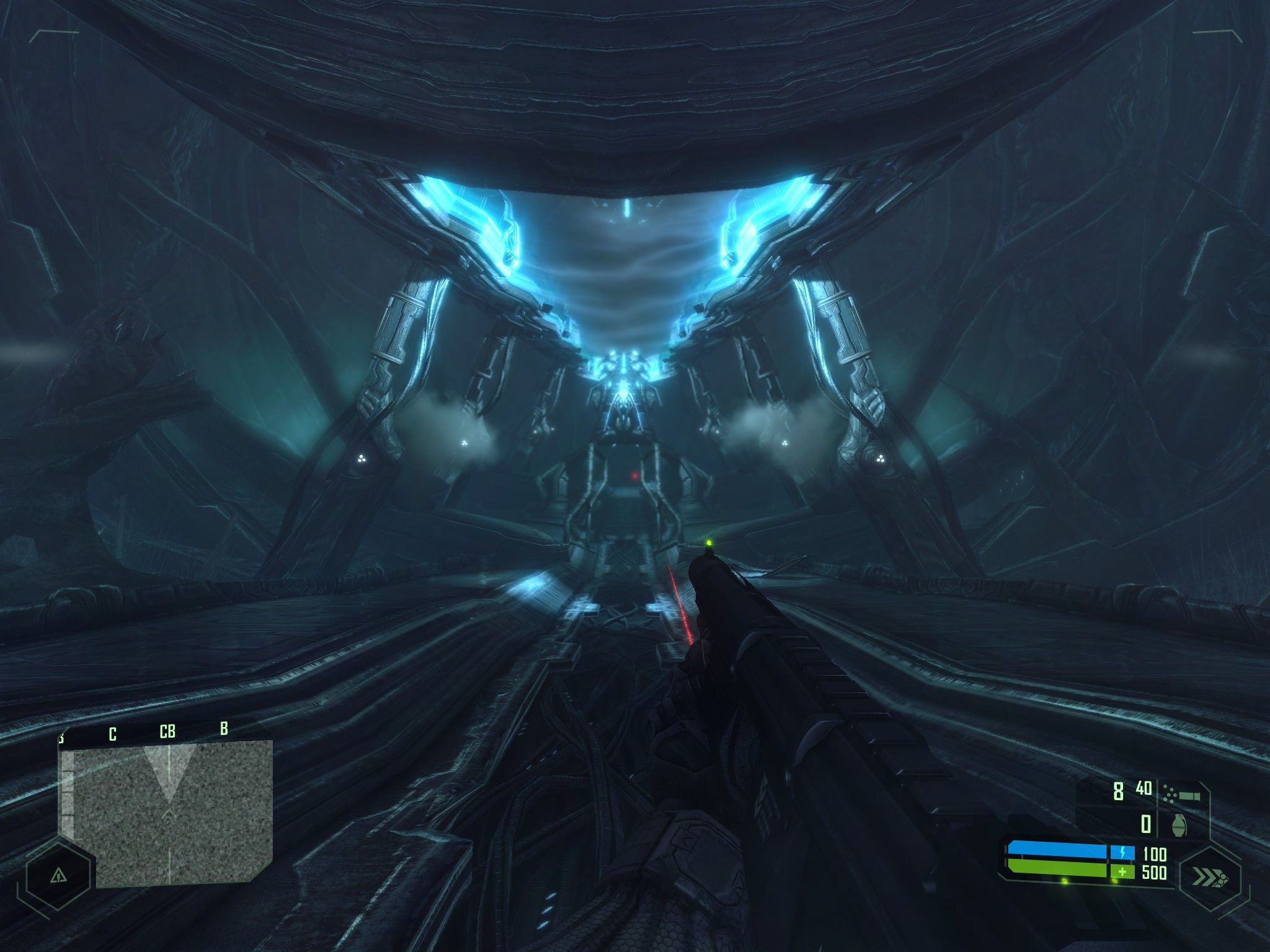Click the green plus health icon
The image size is (1270, 952).
point(1122,873)
